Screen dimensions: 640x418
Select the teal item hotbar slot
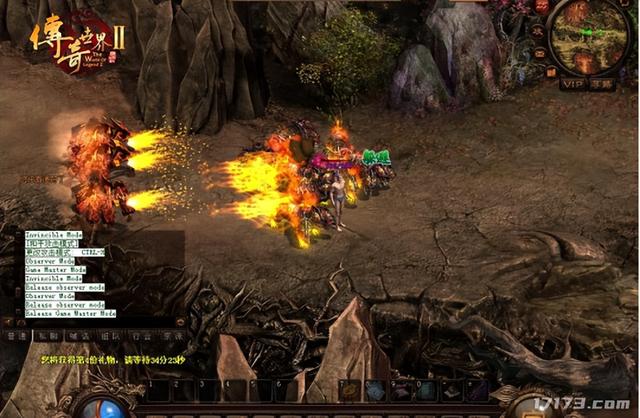coord(426,390)
